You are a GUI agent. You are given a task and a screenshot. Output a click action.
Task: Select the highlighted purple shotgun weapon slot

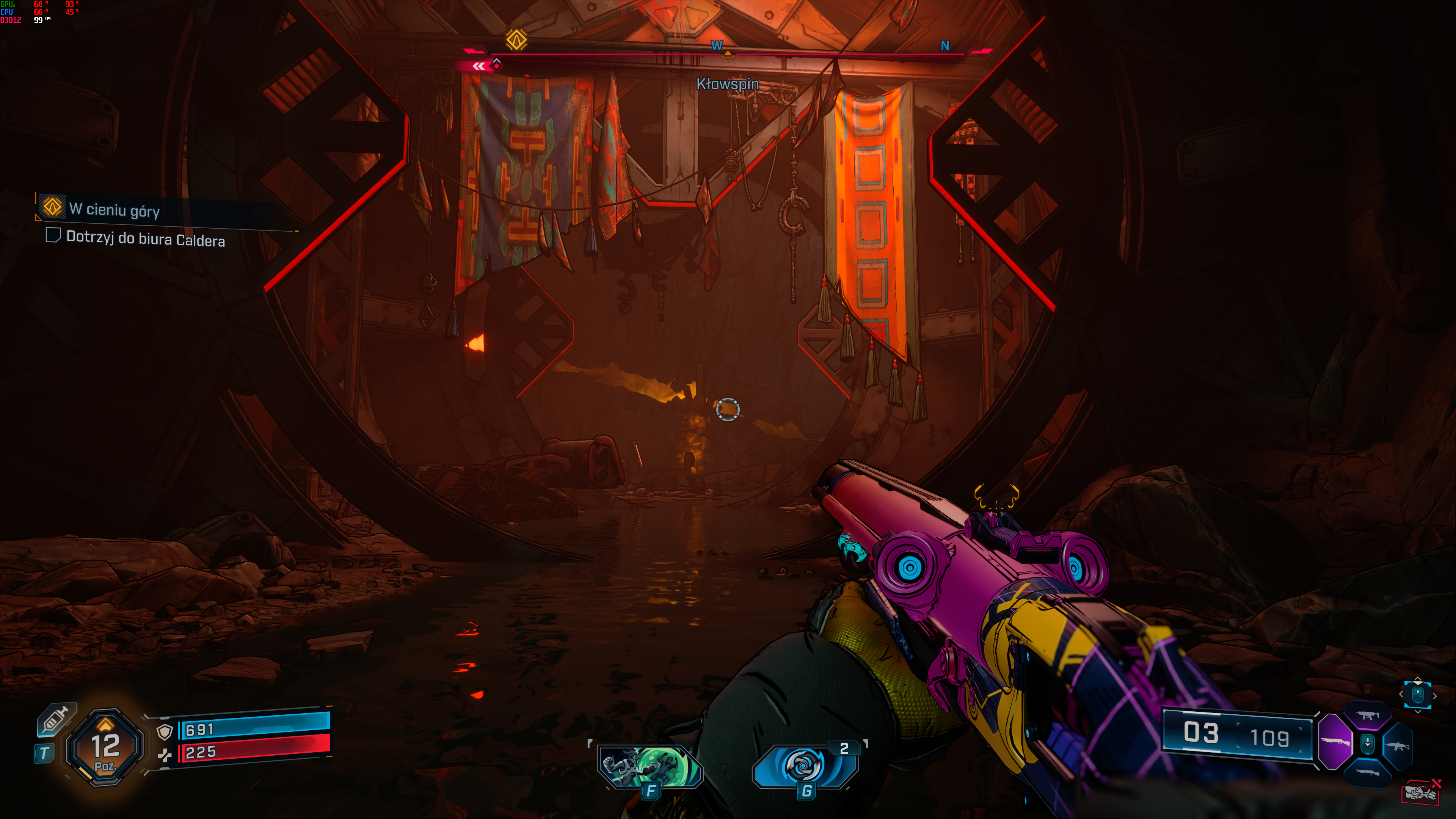(x=1335, y=742)
